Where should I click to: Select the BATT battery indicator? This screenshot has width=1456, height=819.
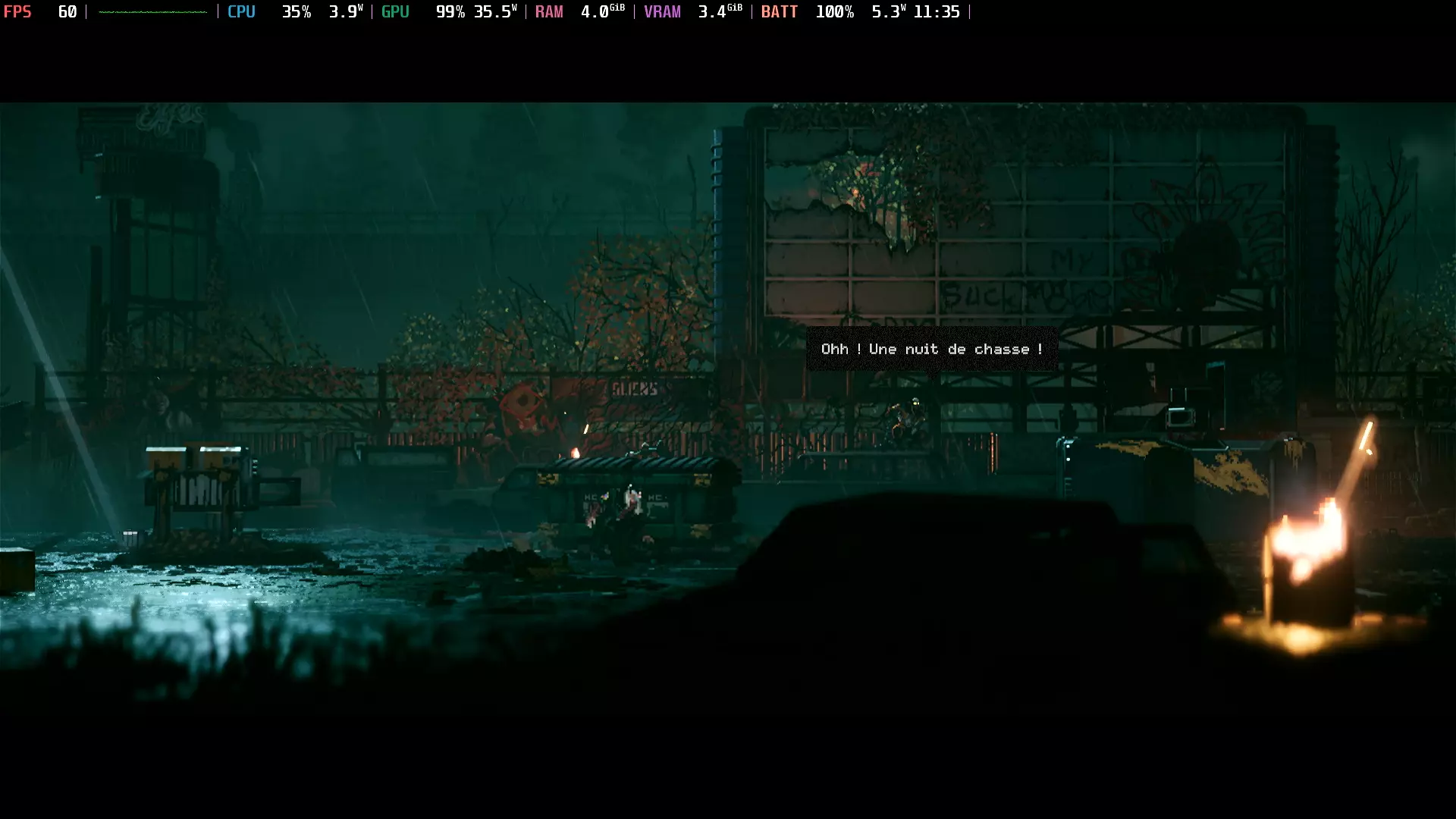(x=779, y=11)
